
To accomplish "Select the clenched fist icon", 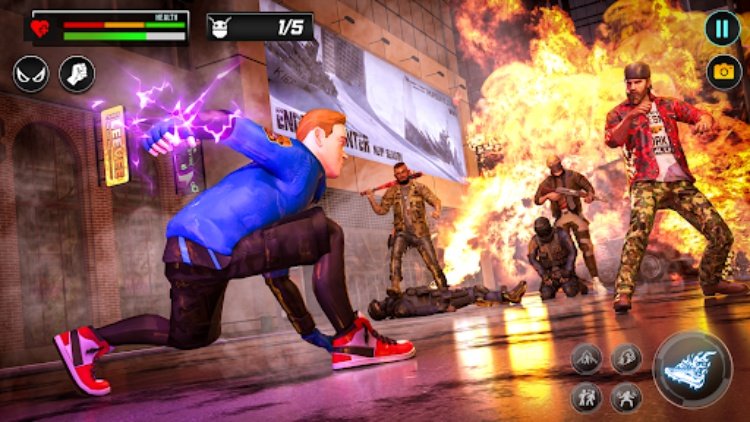I will click(x=77, y=74).
